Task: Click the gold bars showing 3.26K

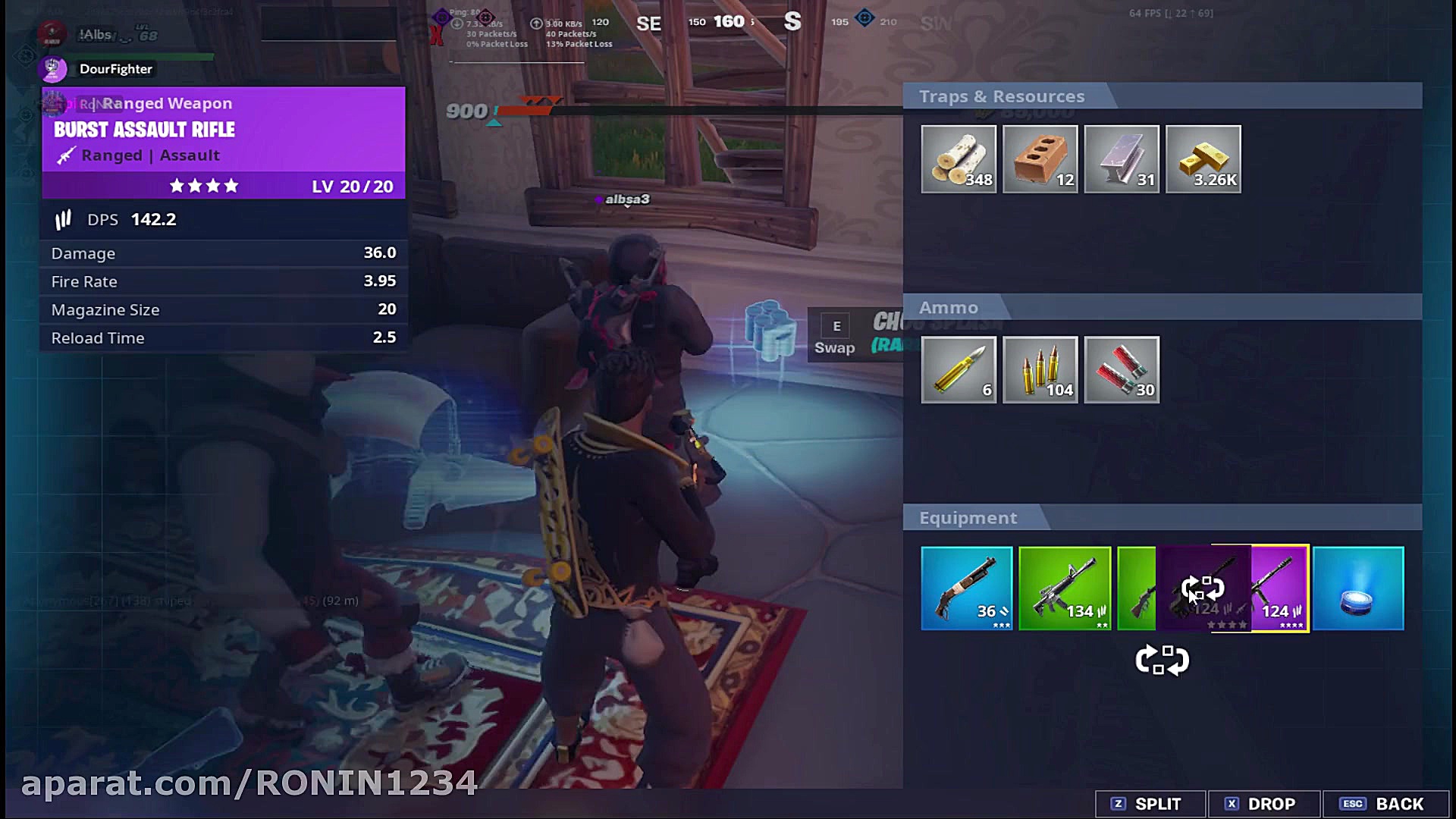Action: (x=1203, y=158)
